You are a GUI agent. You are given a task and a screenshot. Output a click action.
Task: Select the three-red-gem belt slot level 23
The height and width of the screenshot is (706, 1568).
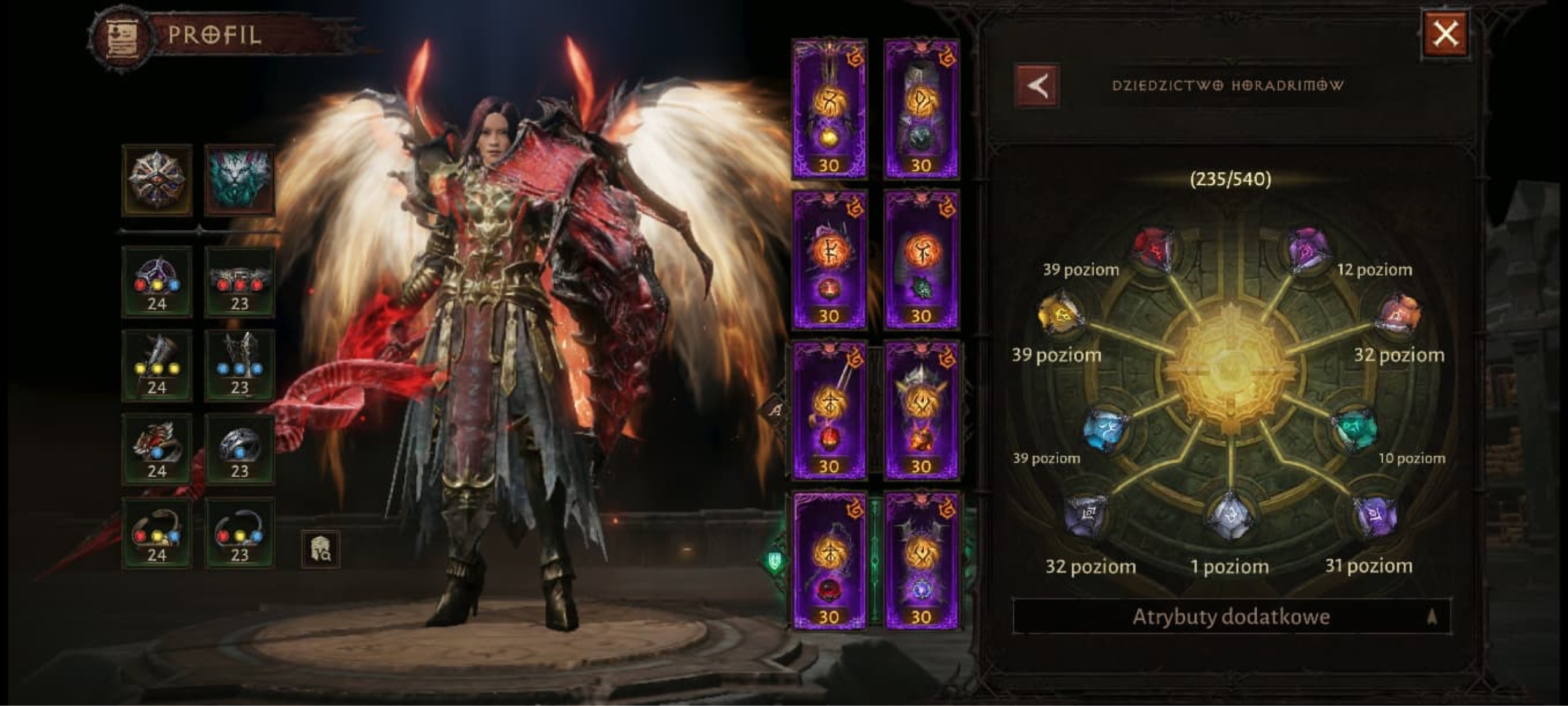(239, 282)
